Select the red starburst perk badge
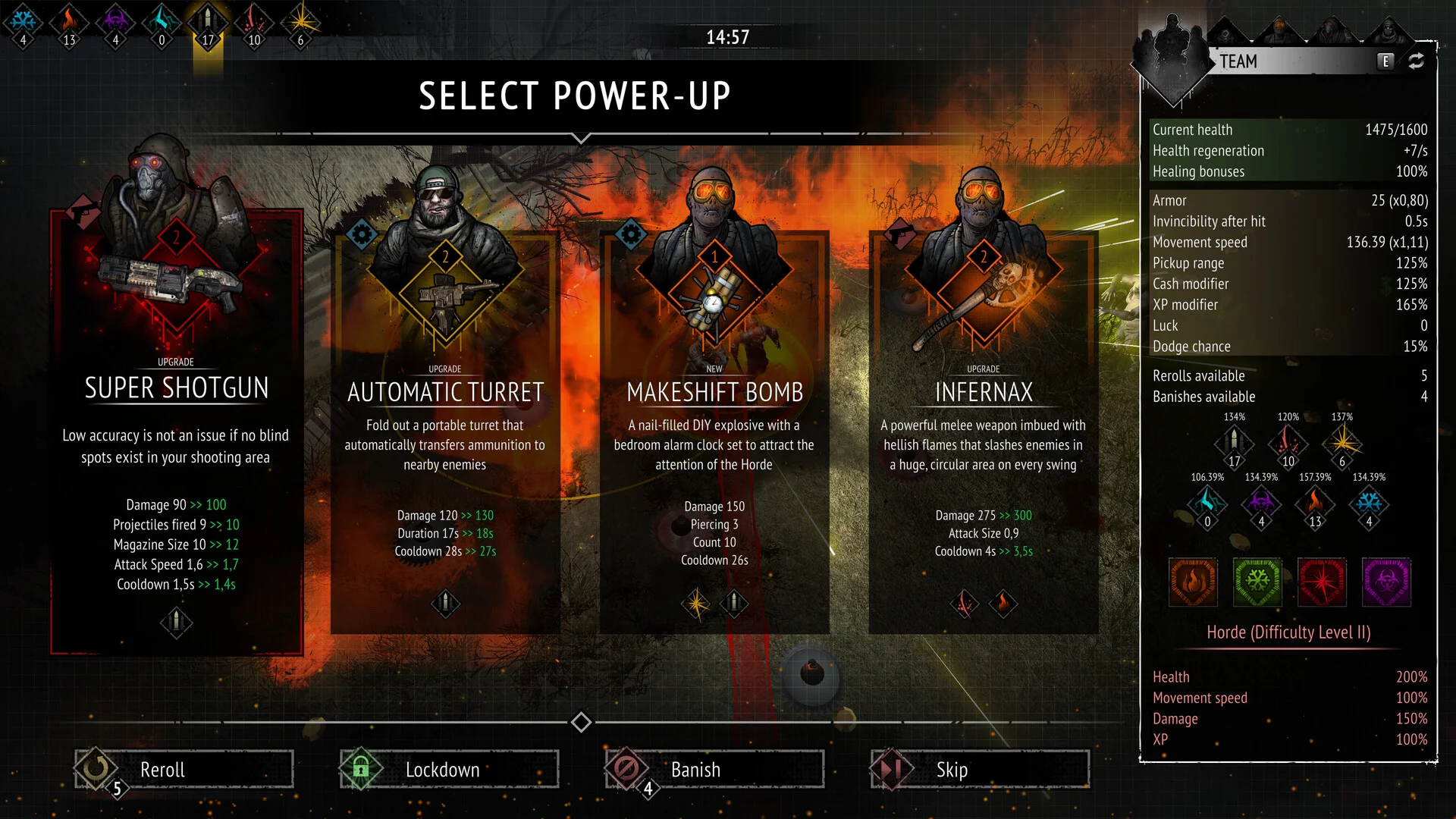 tap(1322, 582)
